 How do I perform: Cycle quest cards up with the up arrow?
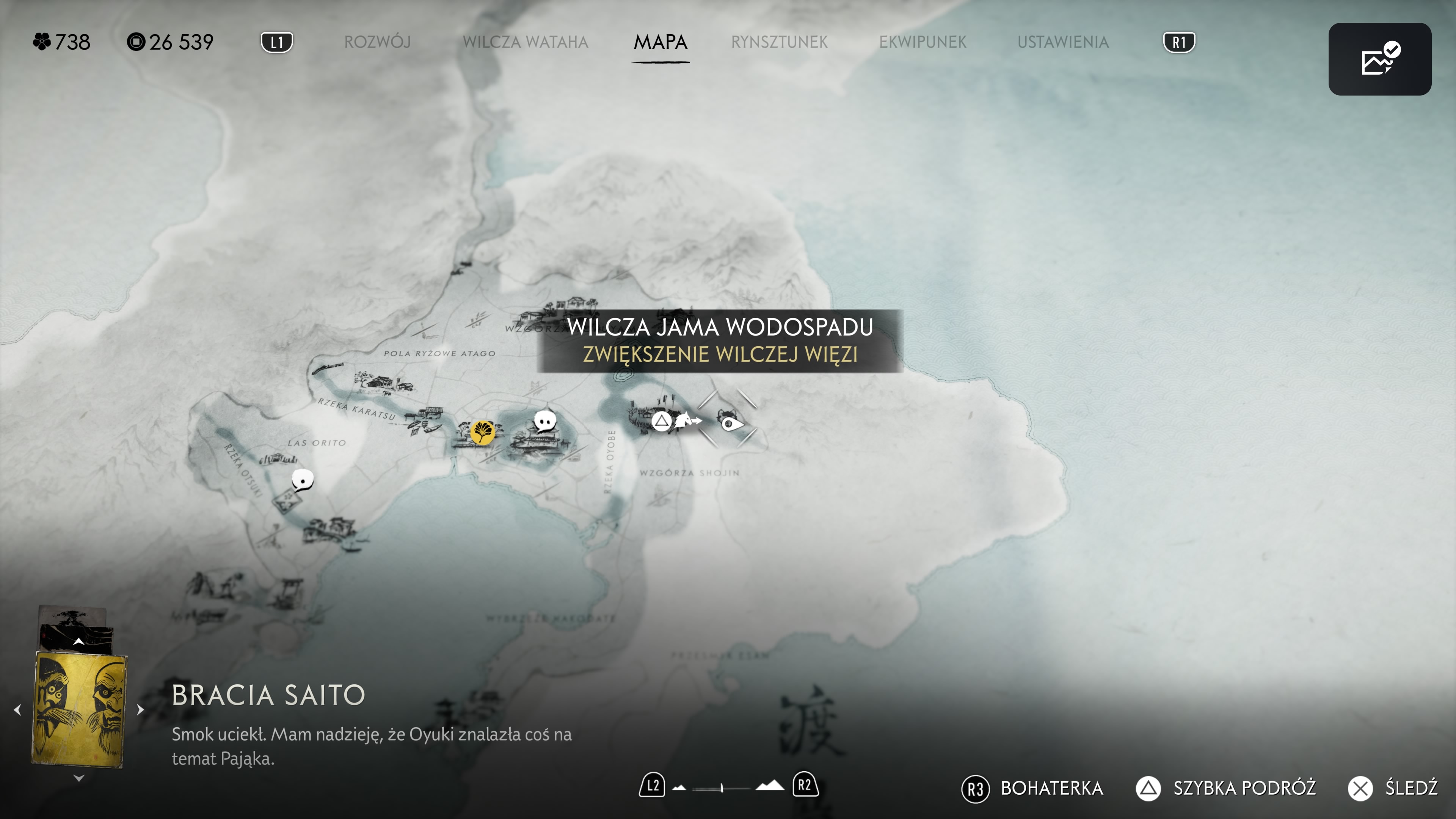78,642
